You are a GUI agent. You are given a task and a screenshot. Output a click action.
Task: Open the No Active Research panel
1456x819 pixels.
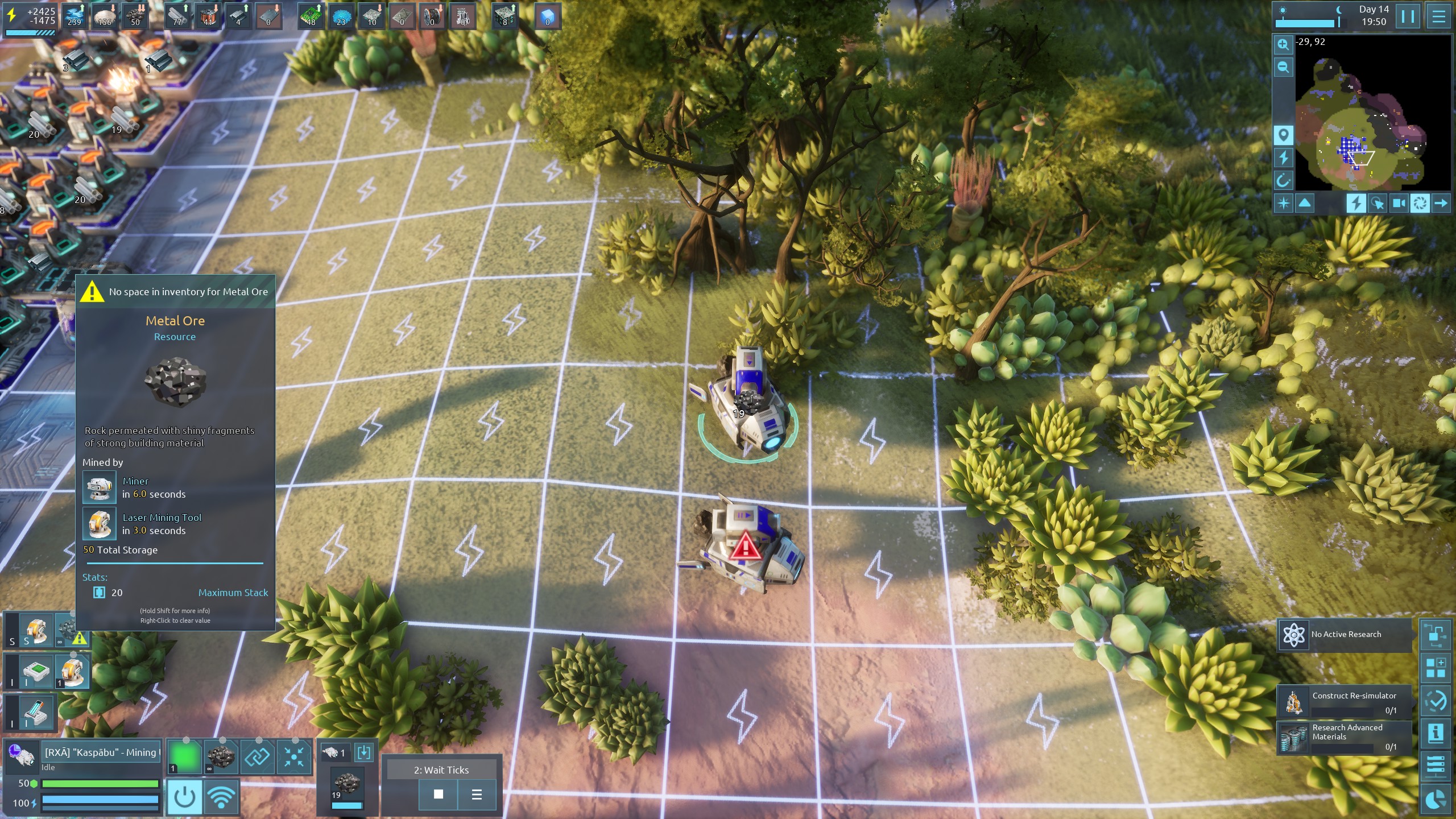click(1345, 634)
